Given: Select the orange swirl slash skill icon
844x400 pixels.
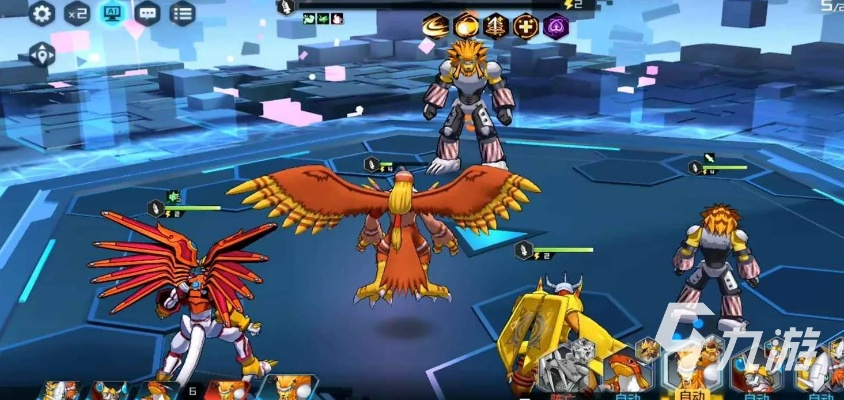Looking at the screenshot, I should (435, 26).
